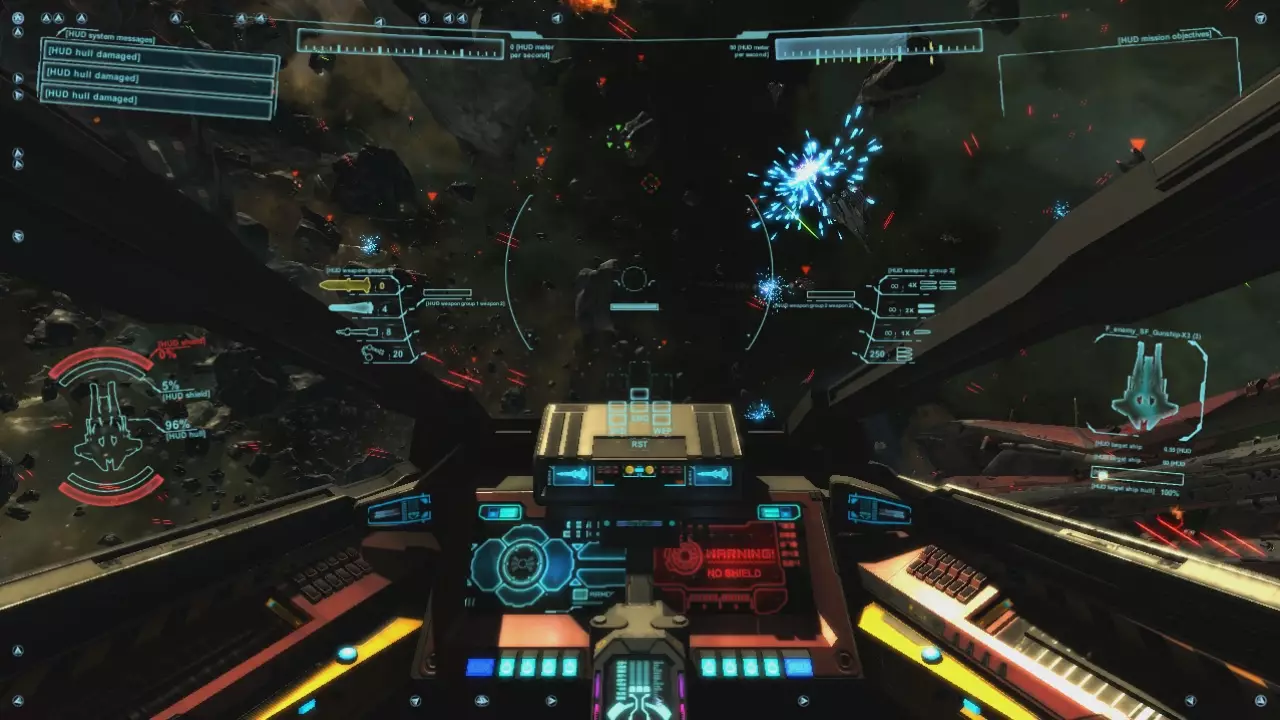Click the countermeasure icon showing 20 charges

[370, 353]
